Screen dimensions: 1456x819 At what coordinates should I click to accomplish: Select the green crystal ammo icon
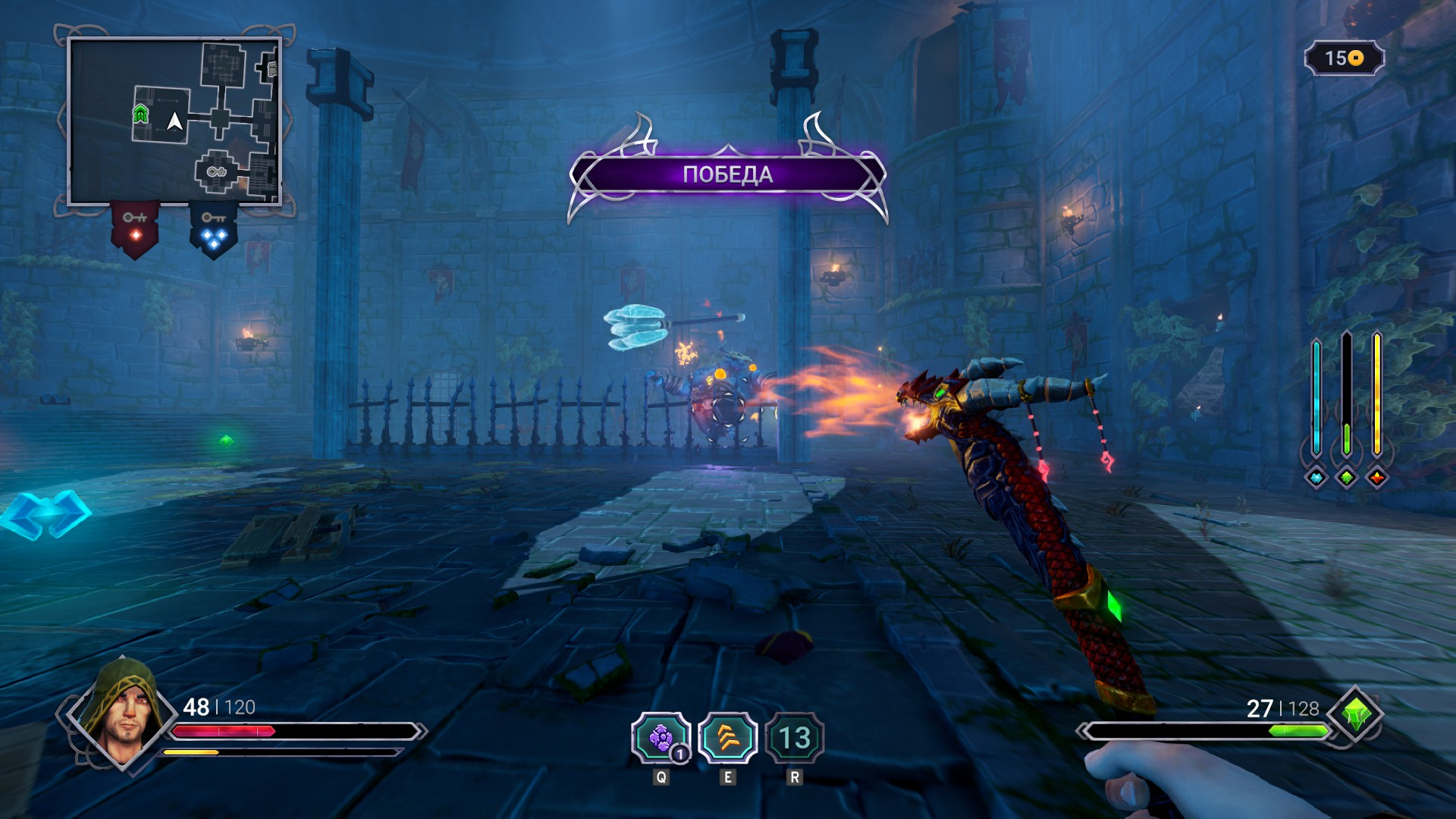coord(1357,714)
